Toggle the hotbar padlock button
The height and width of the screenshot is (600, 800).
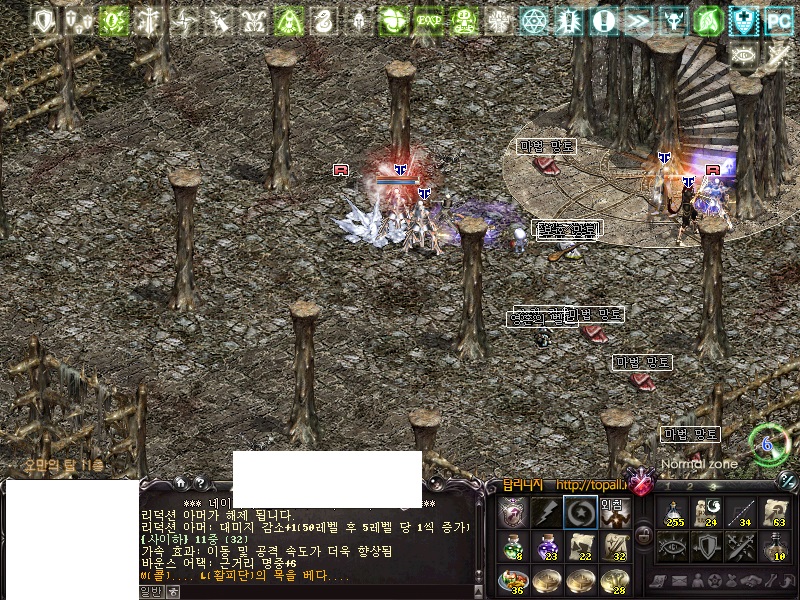[x=644, y=533]
